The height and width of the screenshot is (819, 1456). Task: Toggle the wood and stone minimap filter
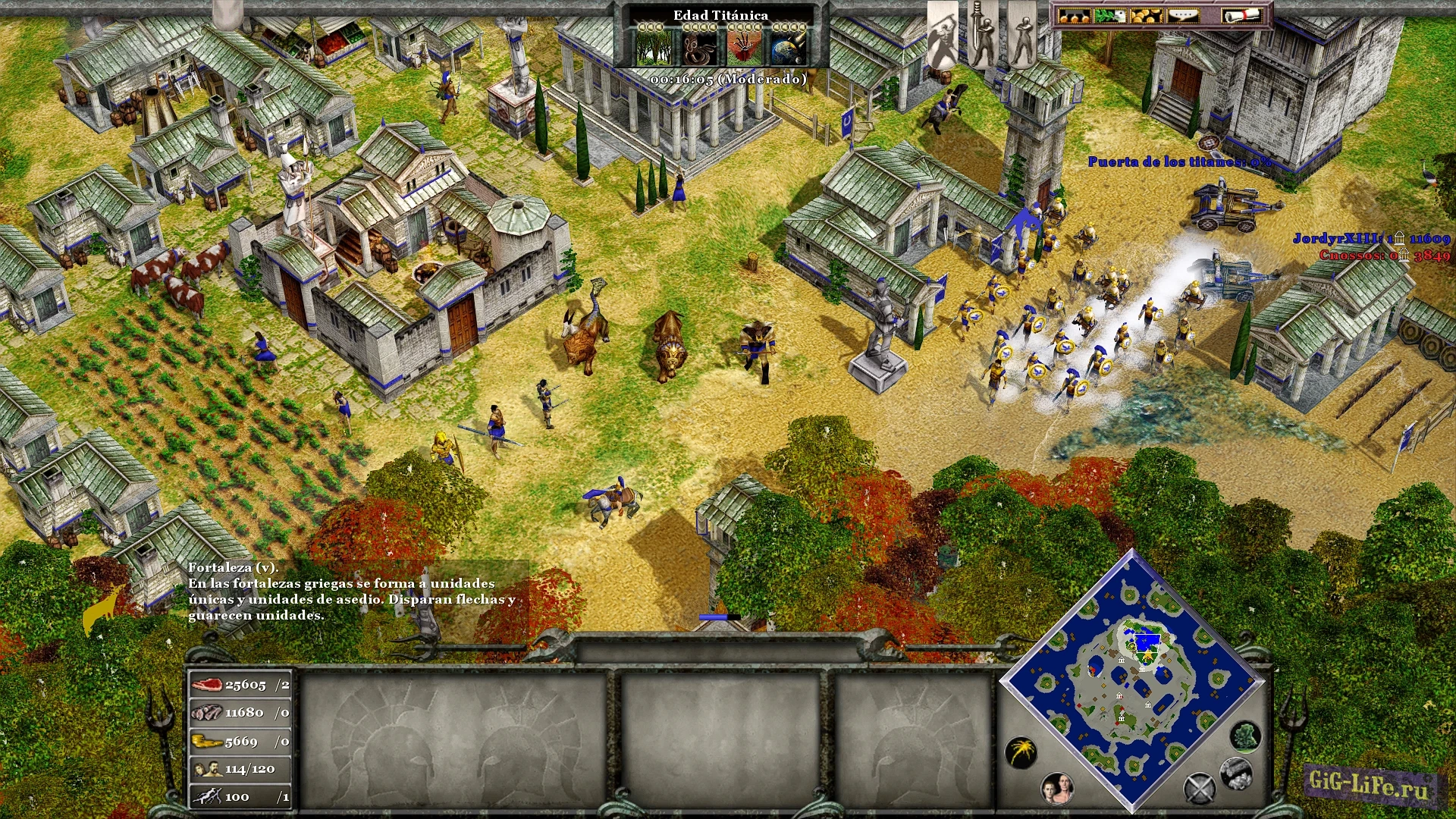1235,772
